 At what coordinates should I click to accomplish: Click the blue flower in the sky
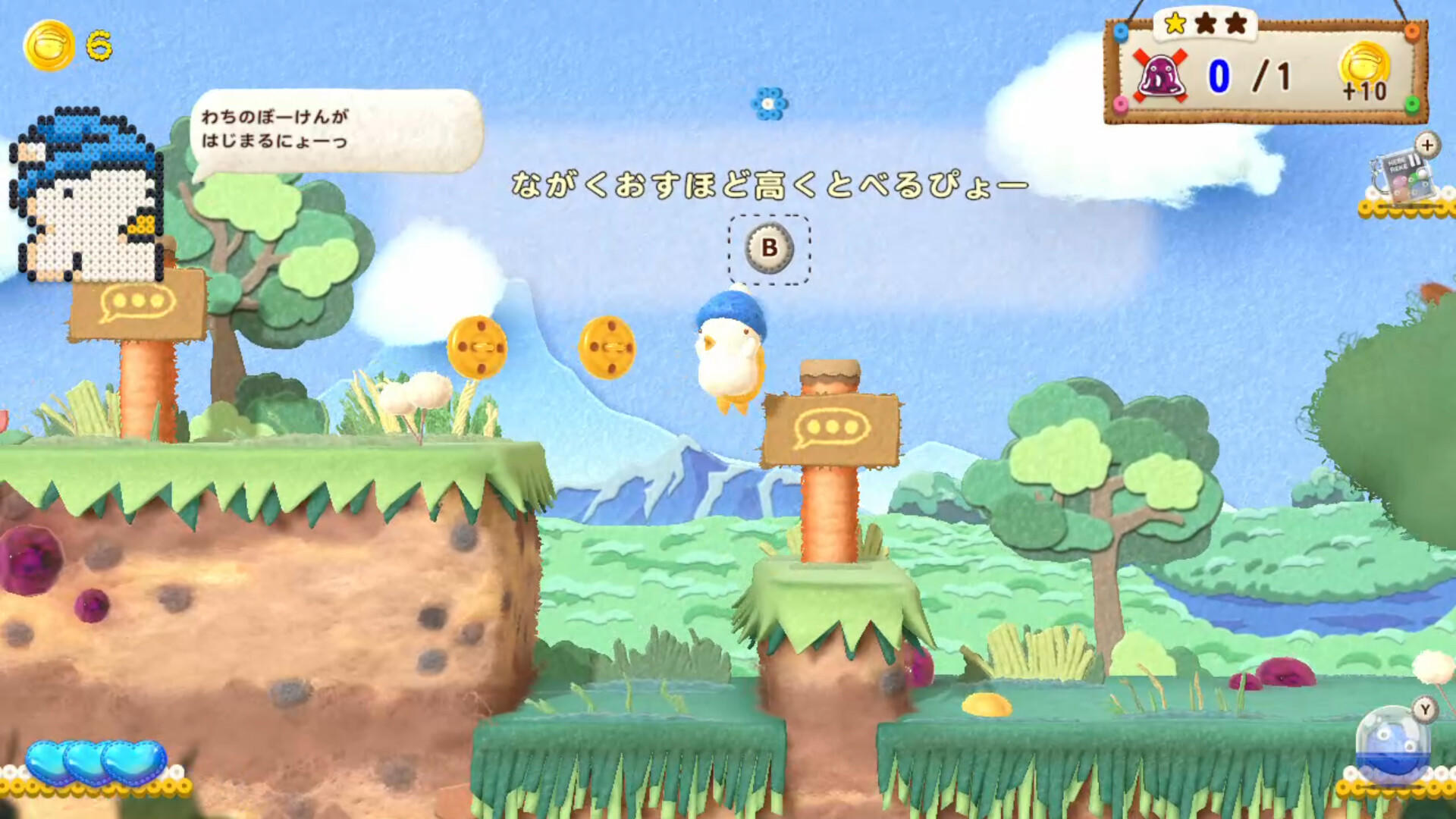(770, 102)
